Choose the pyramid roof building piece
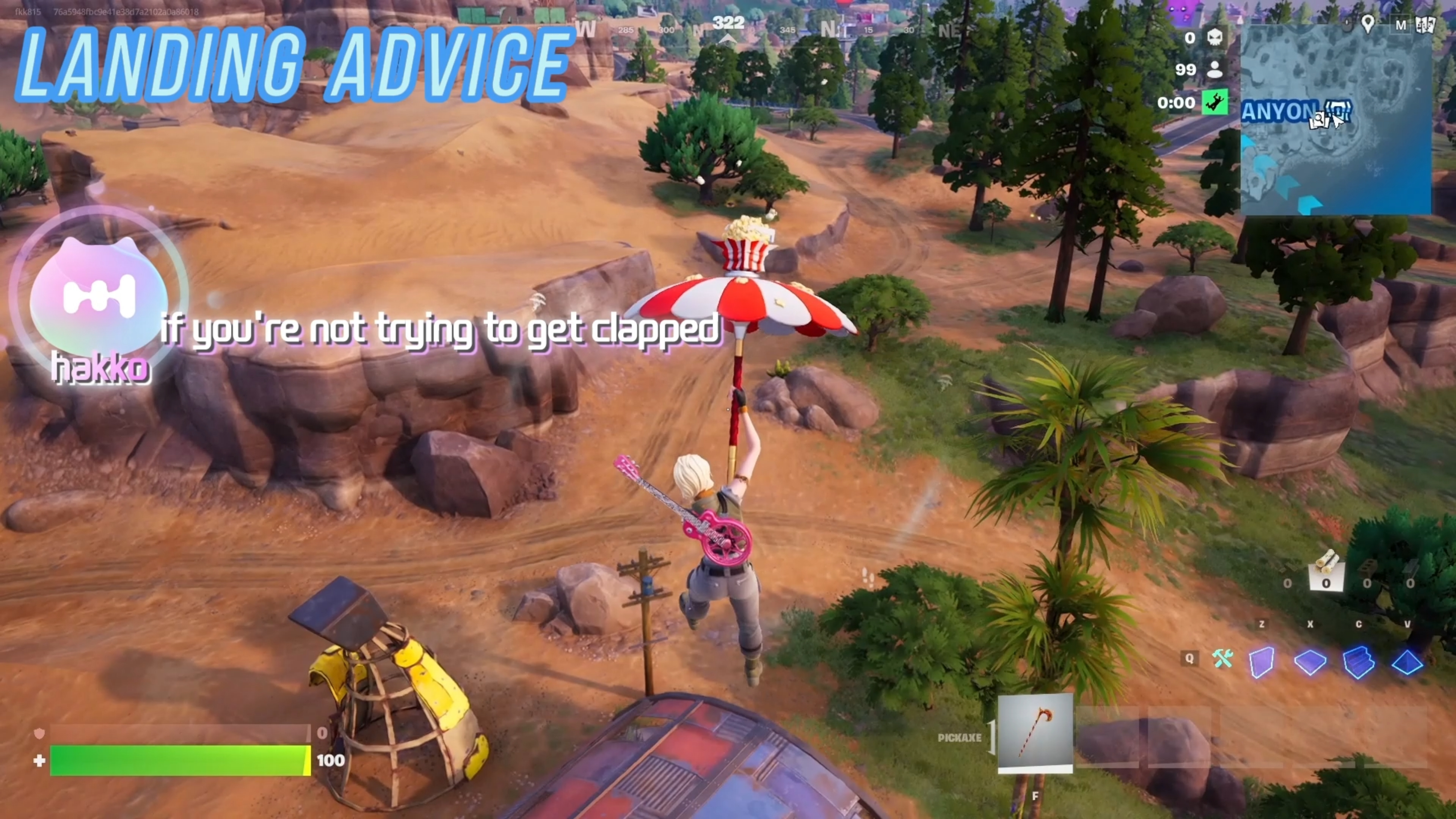 [1407, 661]
